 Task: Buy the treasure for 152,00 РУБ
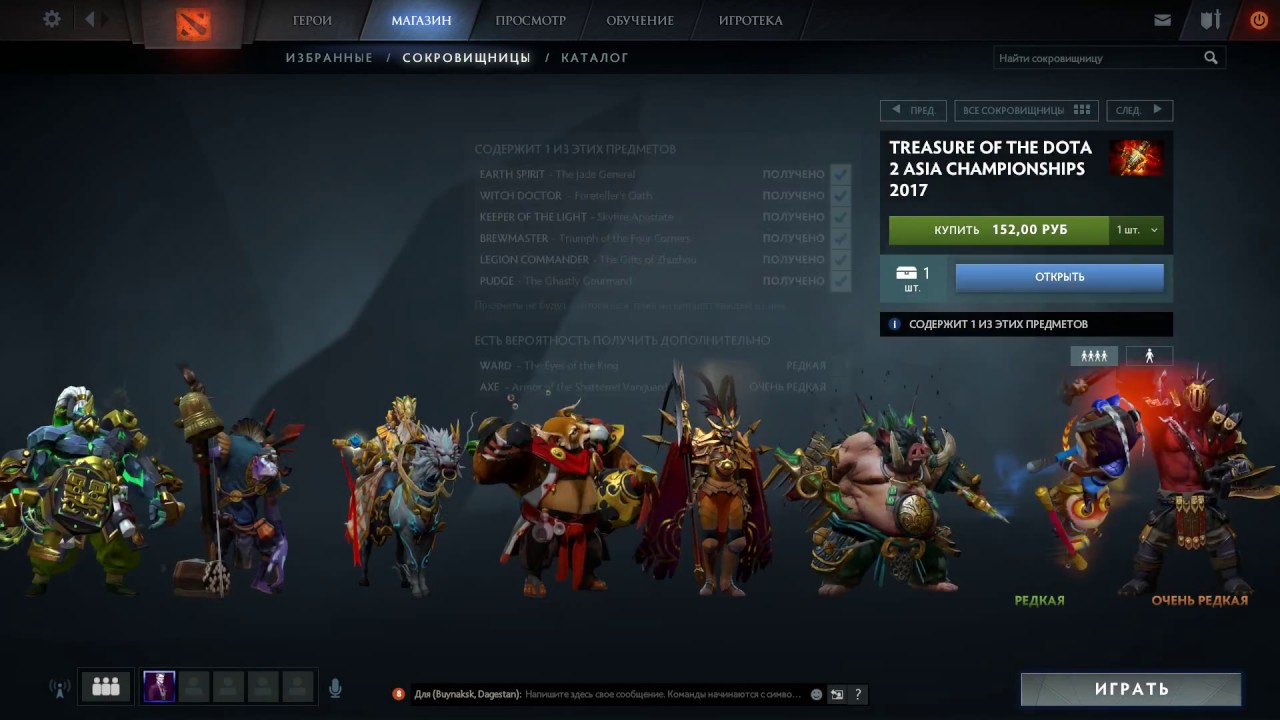[x=999, y=230]
